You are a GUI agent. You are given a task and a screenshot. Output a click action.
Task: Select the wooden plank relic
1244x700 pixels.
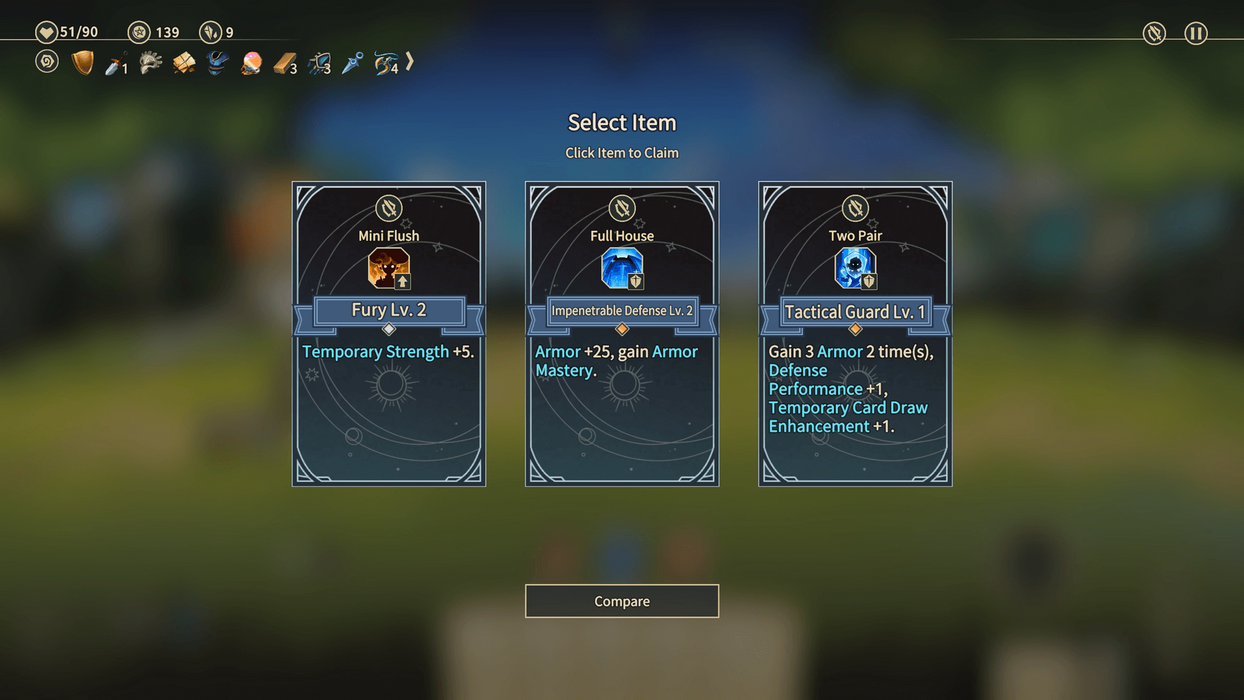click(x=285, y=64)
